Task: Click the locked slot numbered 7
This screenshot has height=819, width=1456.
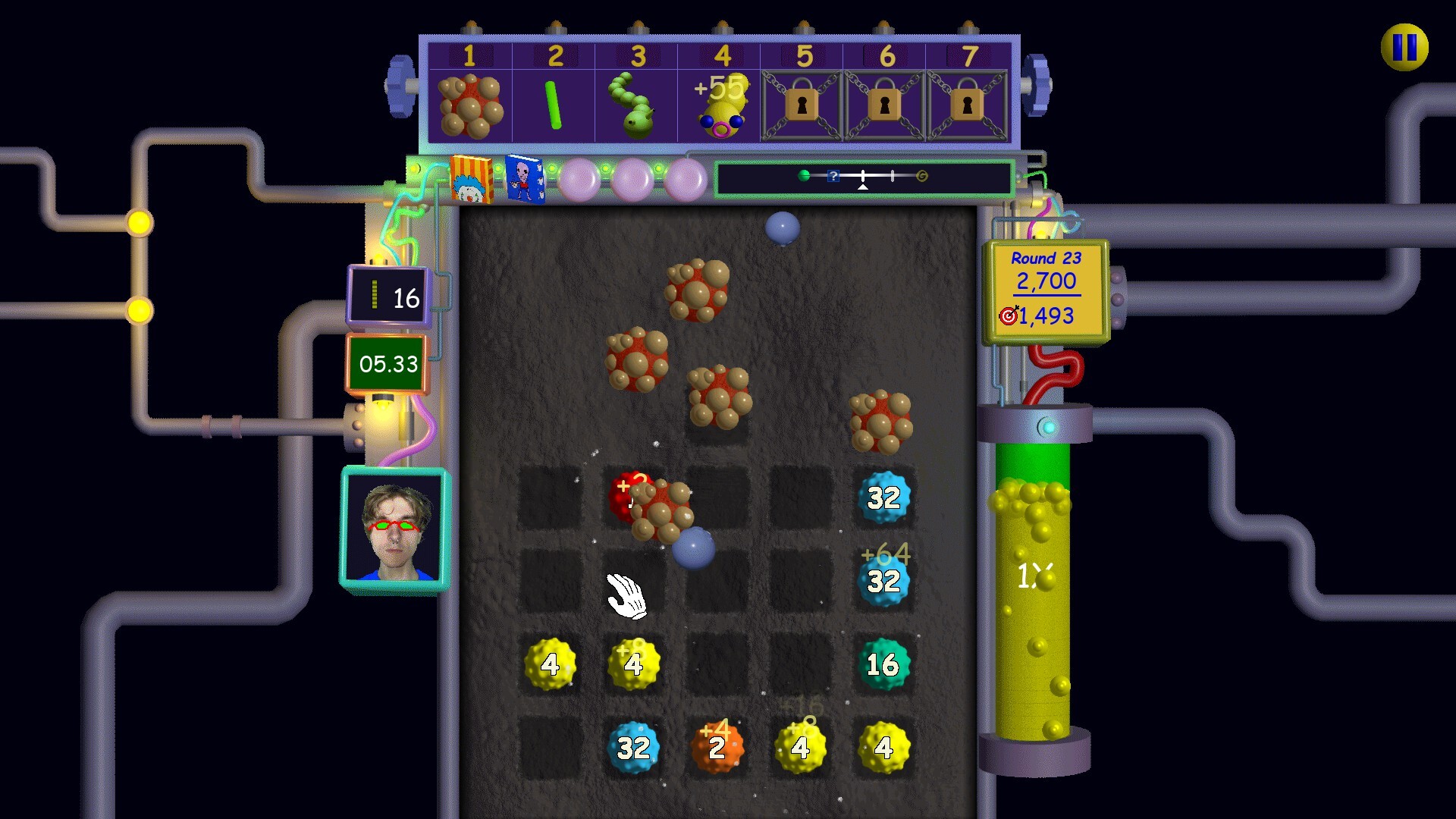Action: [x=967, y=106]
